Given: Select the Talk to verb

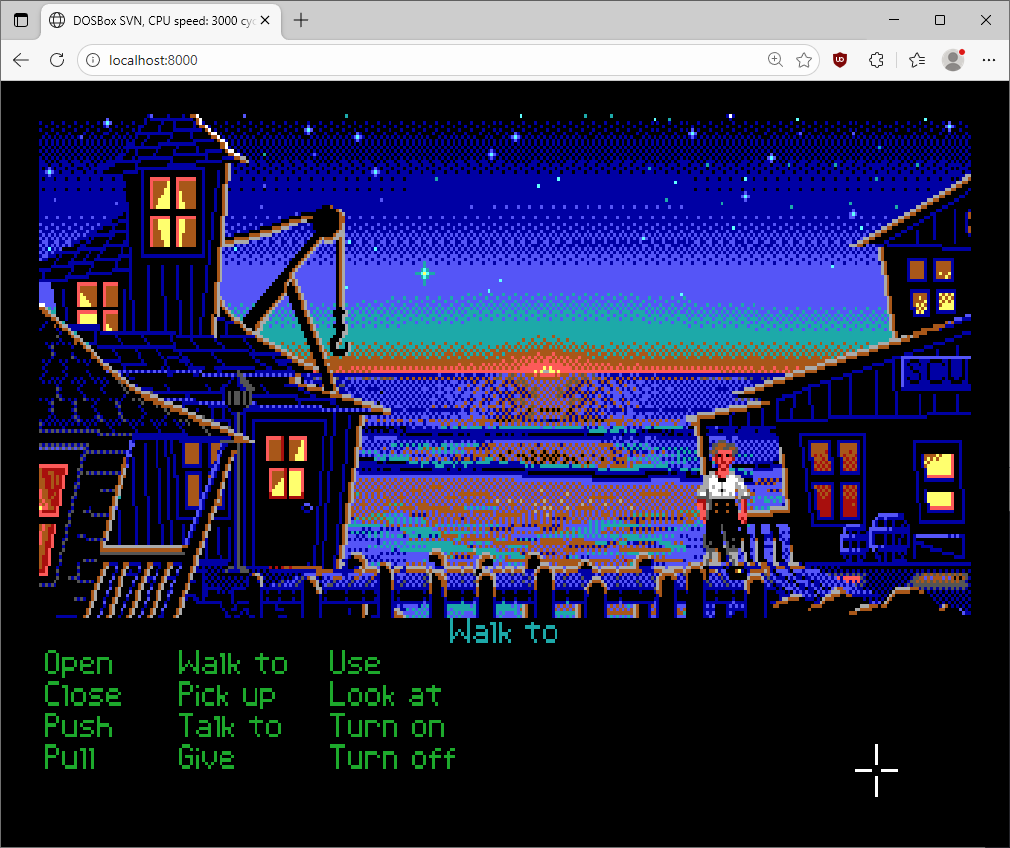Looking at the screenshot, I should tap(230, 727).
